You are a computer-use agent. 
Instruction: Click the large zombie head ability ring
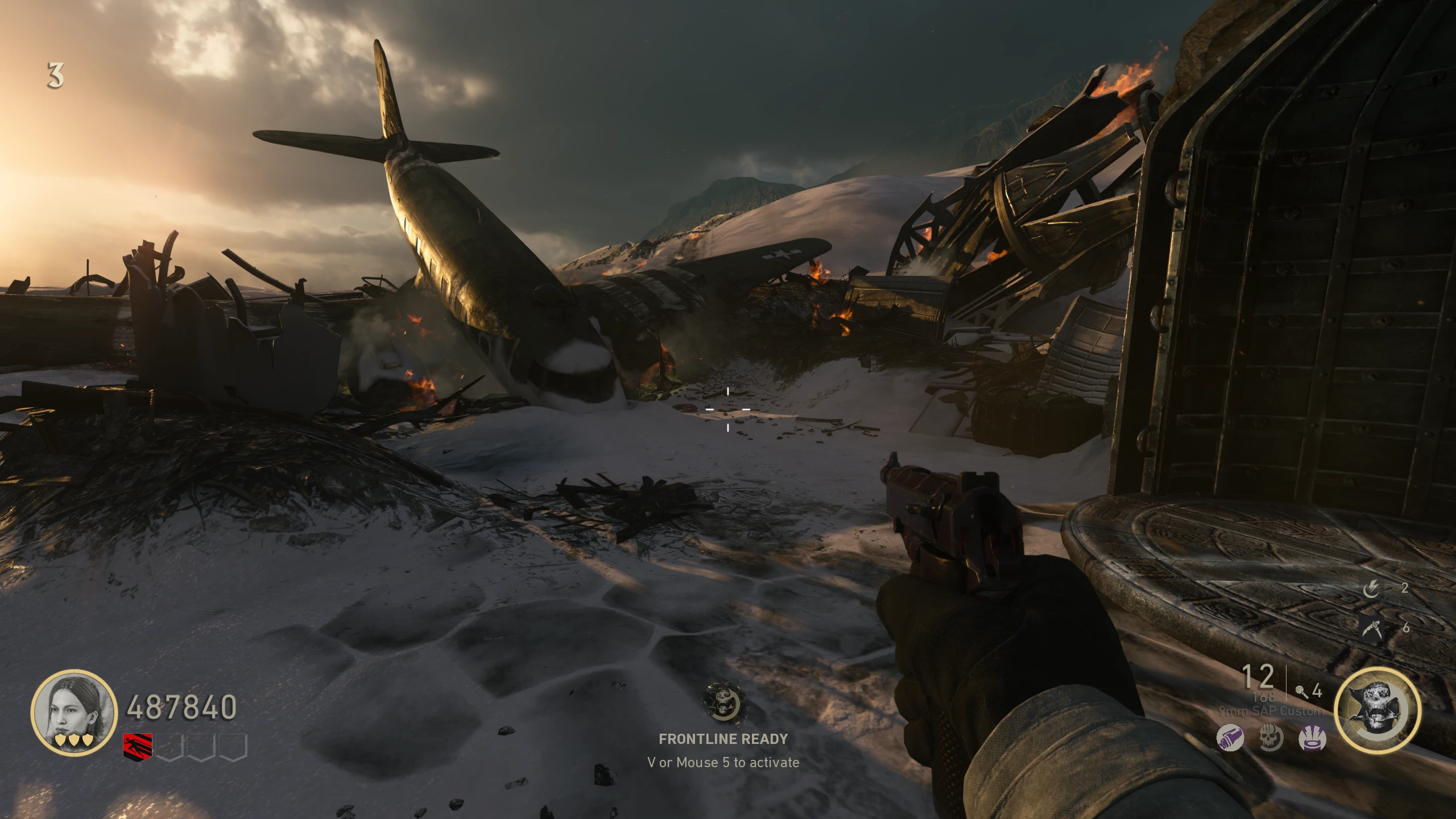pos(1377,710)
